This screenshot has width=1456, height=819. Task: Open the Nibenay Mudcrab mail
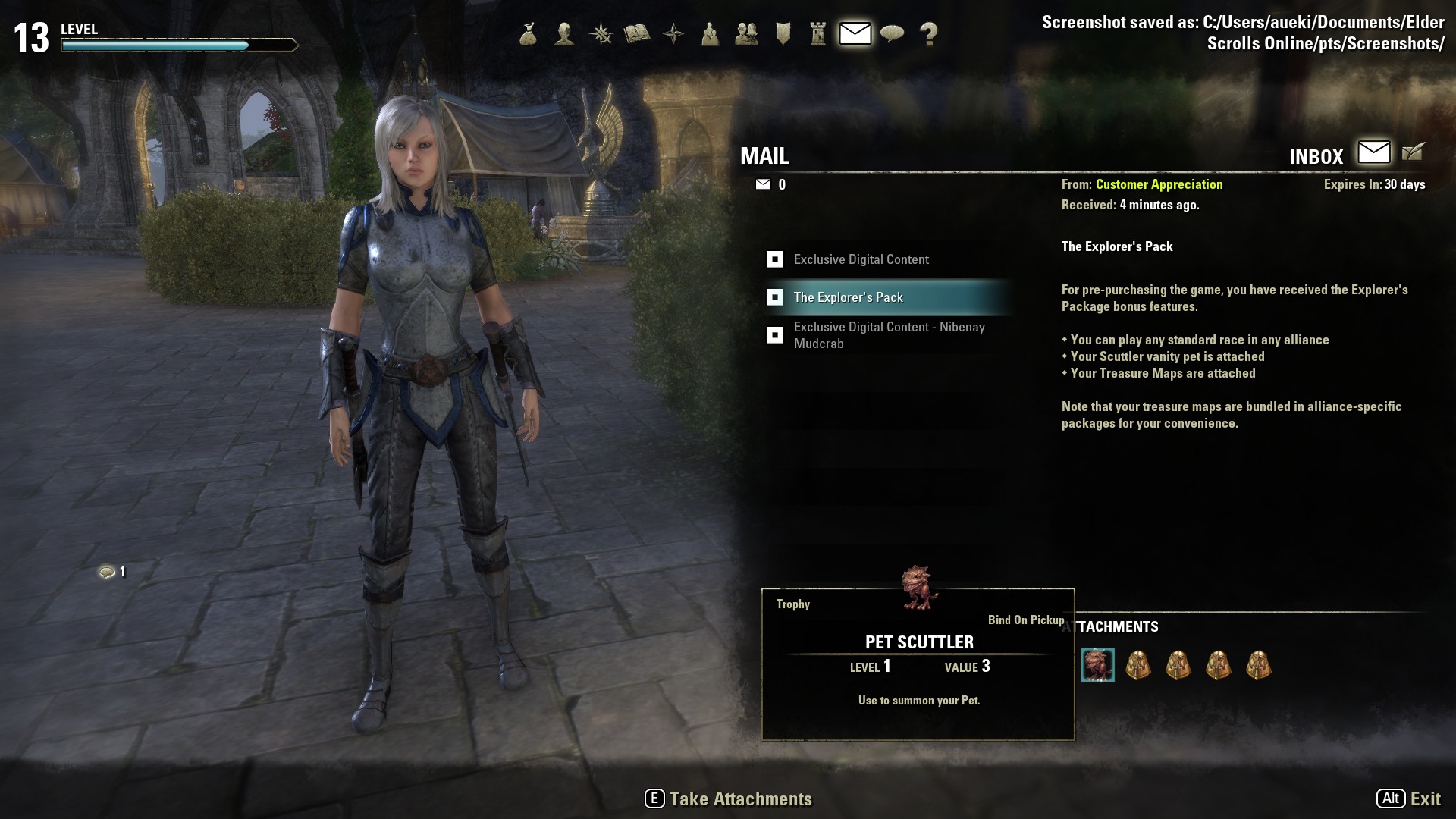pyautogui.click(x=889, y=335)
